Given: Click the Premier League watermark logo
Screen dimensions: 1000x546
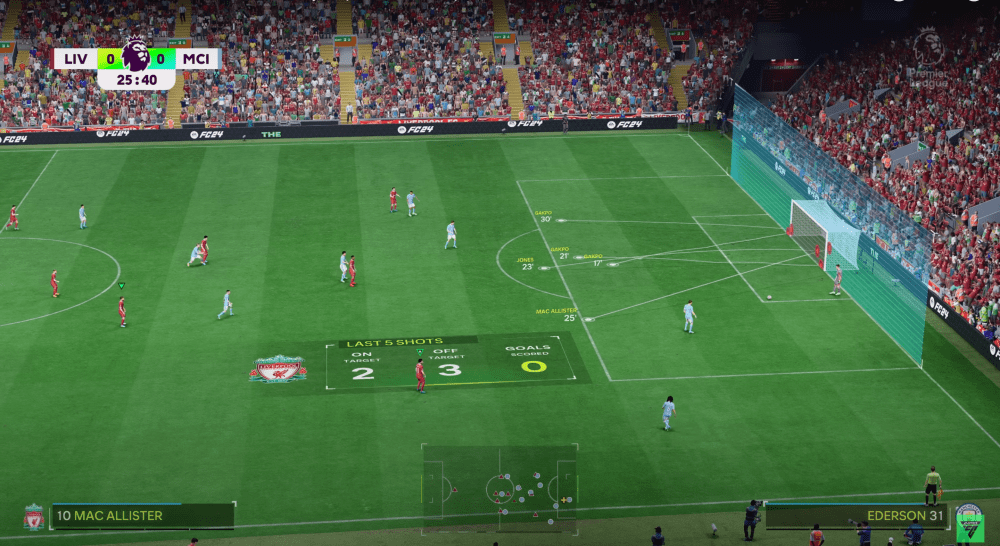Looking at the screenshot, I should click(928, 55).
